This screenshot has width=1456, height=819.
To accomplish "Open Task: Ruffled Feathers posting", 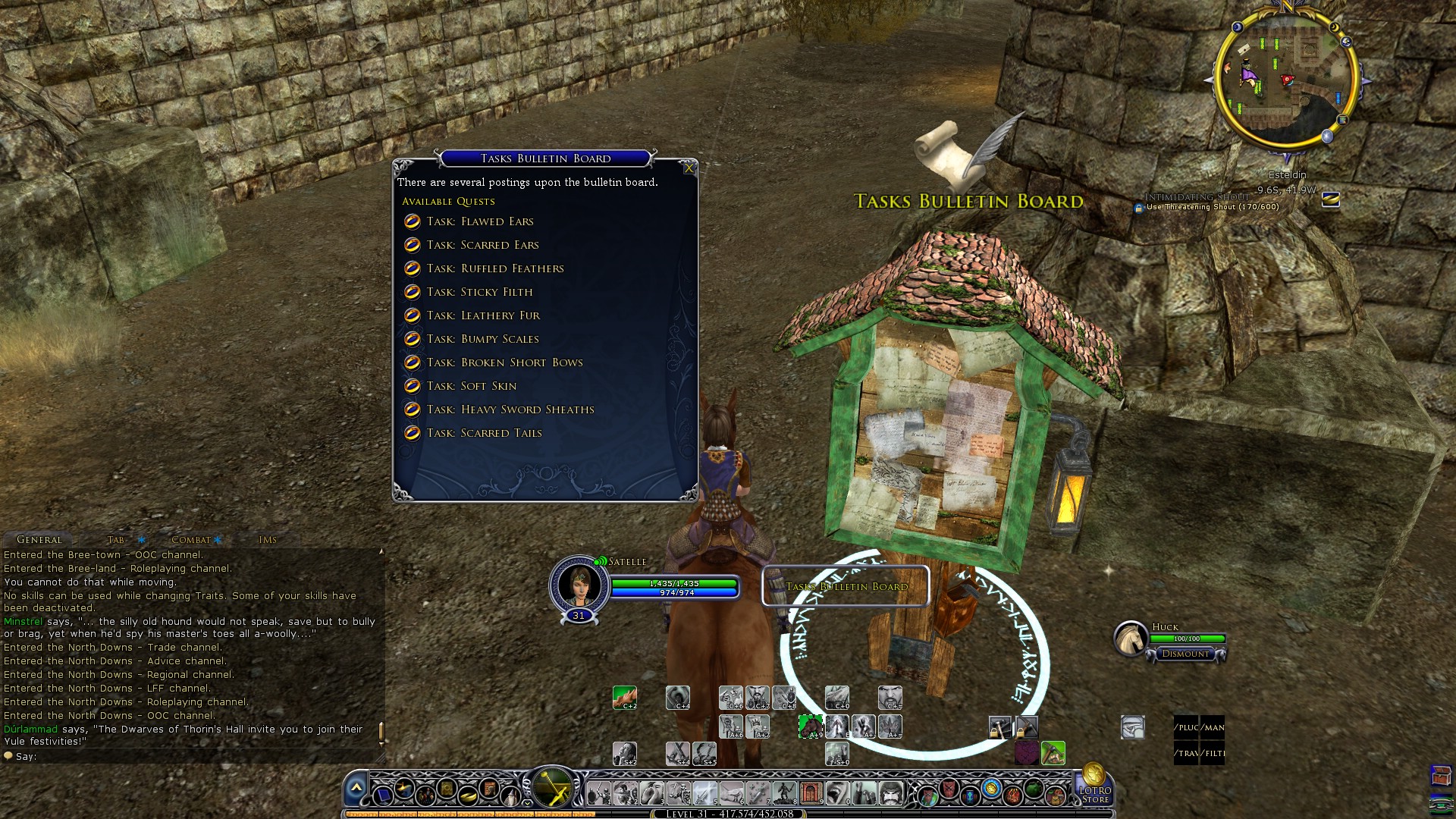I will pos(495,268).
